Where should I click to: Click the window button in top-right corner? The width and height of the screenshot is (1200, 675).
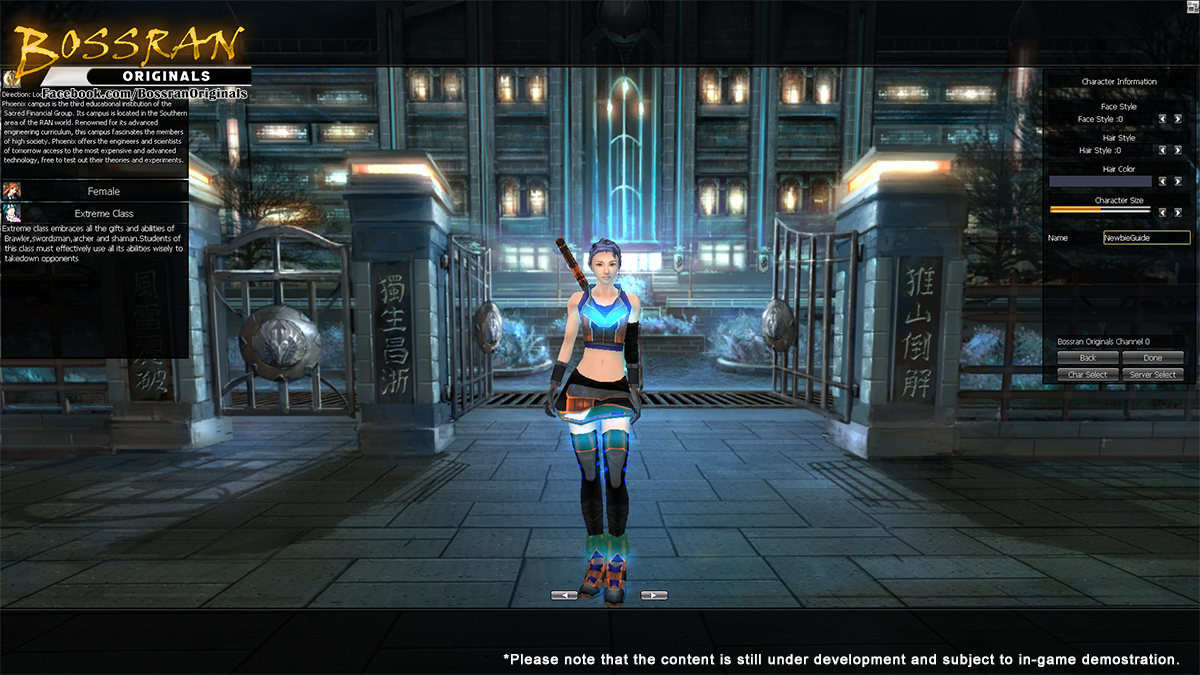[1193, 6]
